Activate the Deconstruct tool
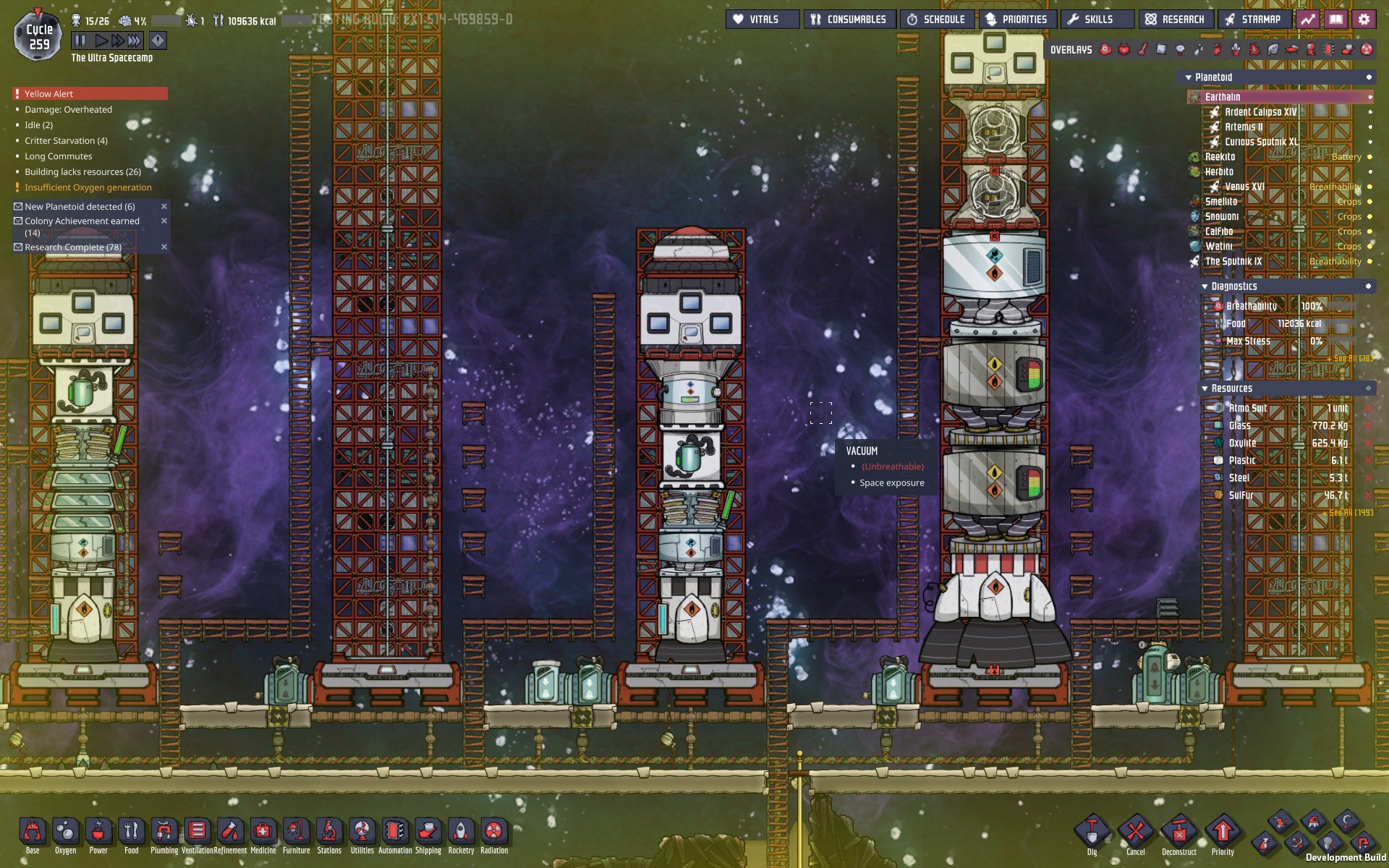The image size is (1389, 868). 1179,833
